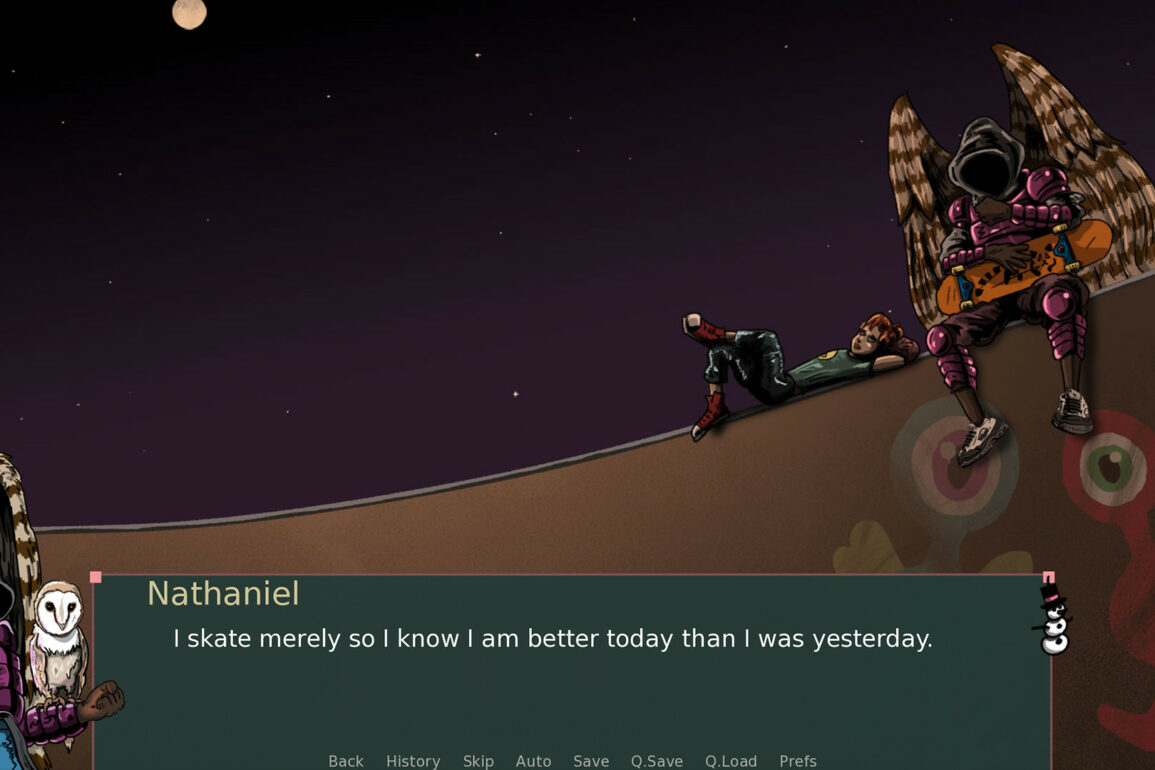The width and height of the screenshot is (1155, 770).
Task: Quick load with Q.Load
Action: (x=730, y=761)
